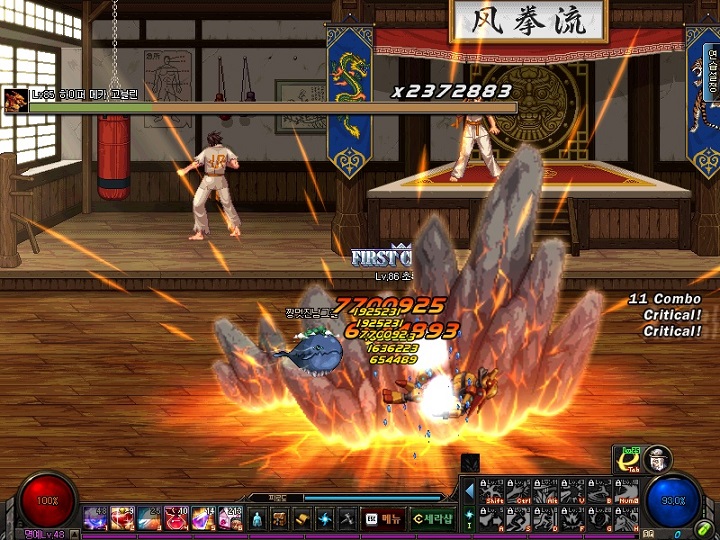Use the pink potion stack of 213

[x=231, y=518]
